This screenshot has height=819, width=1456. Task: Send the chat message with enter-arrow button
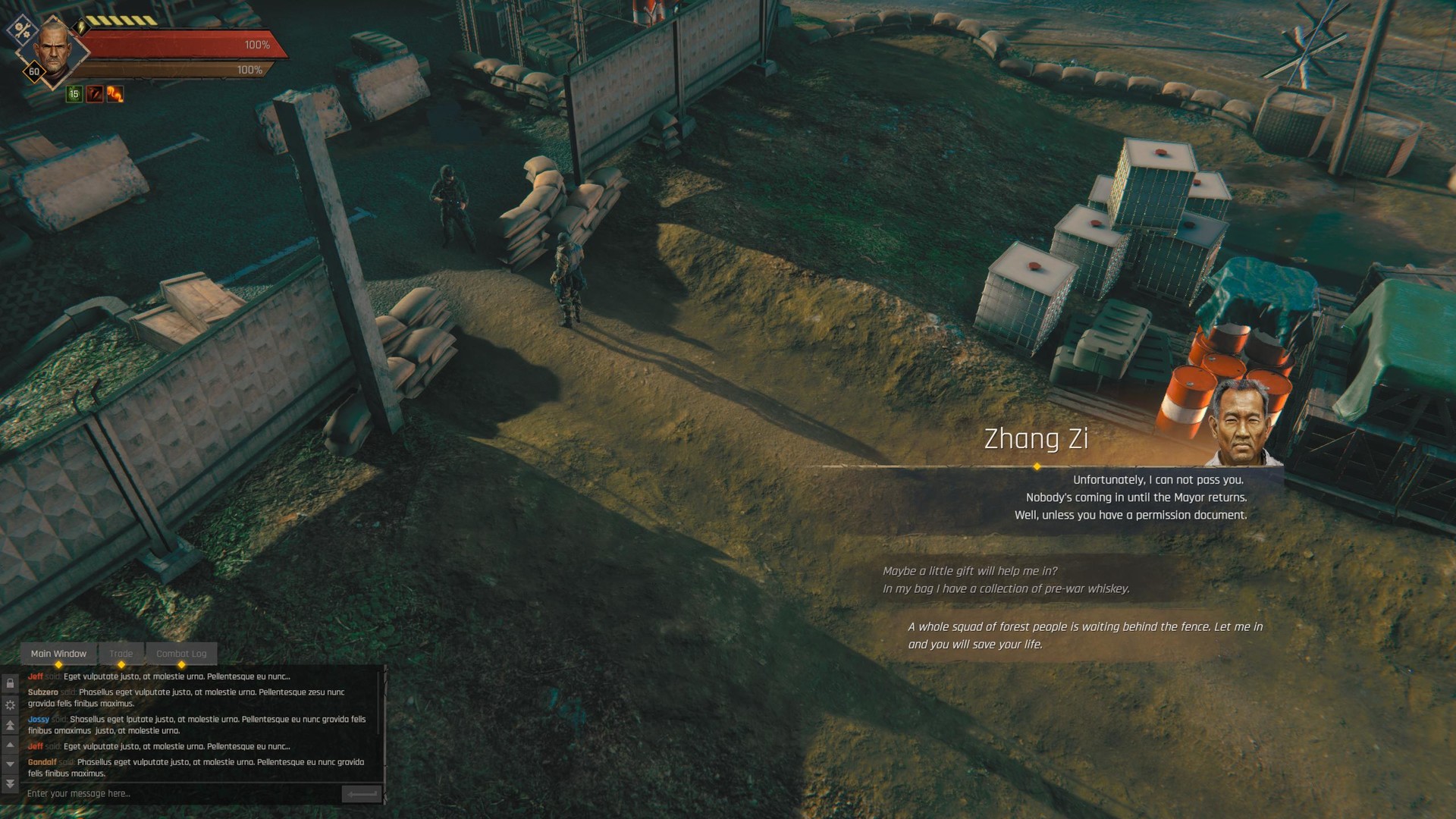pos(361,794)
